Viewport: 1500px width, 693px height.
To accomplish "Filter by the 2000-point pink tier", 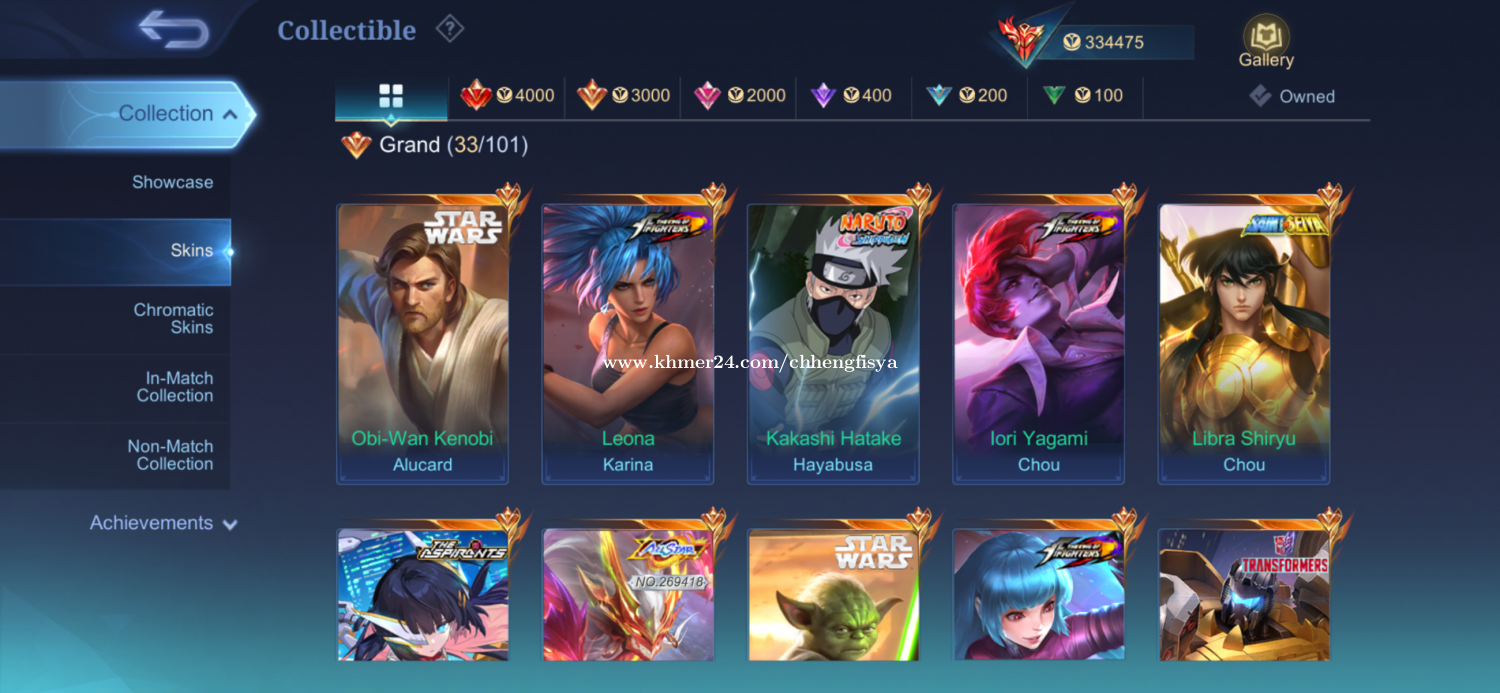I will click(x=739, y=96).
